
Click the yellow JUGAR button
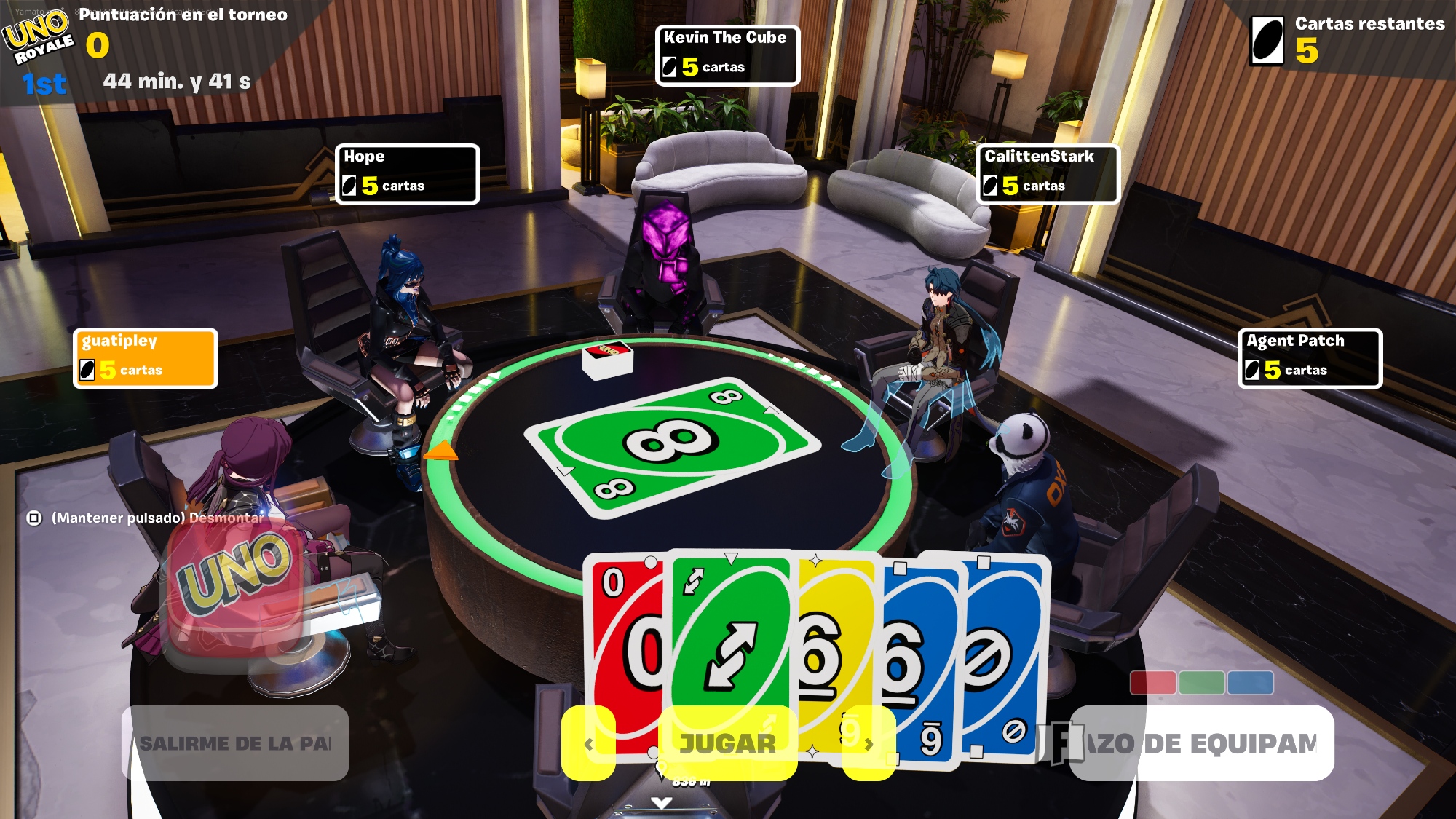(727, 743)
